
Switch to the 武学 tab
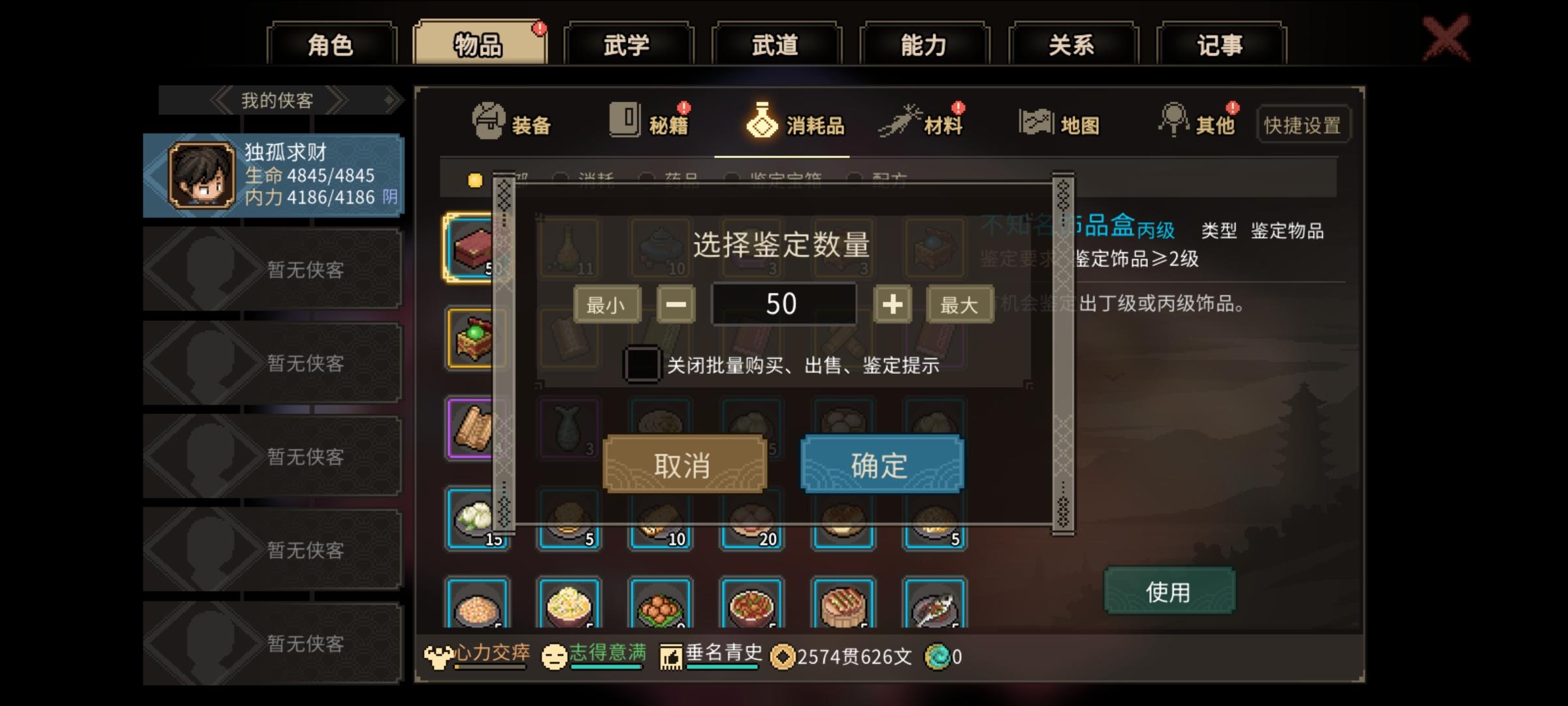[629, 44]
